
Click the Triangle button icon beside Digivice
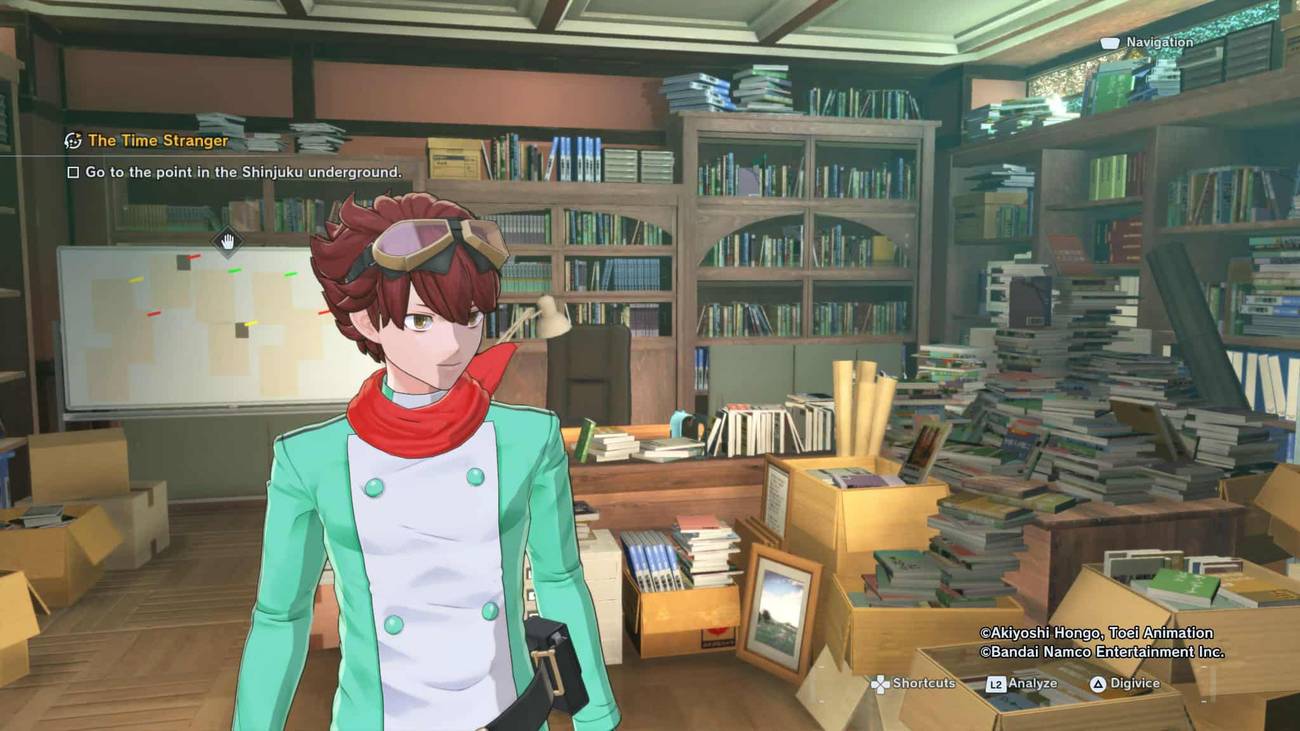click(x=1097, y=684)
